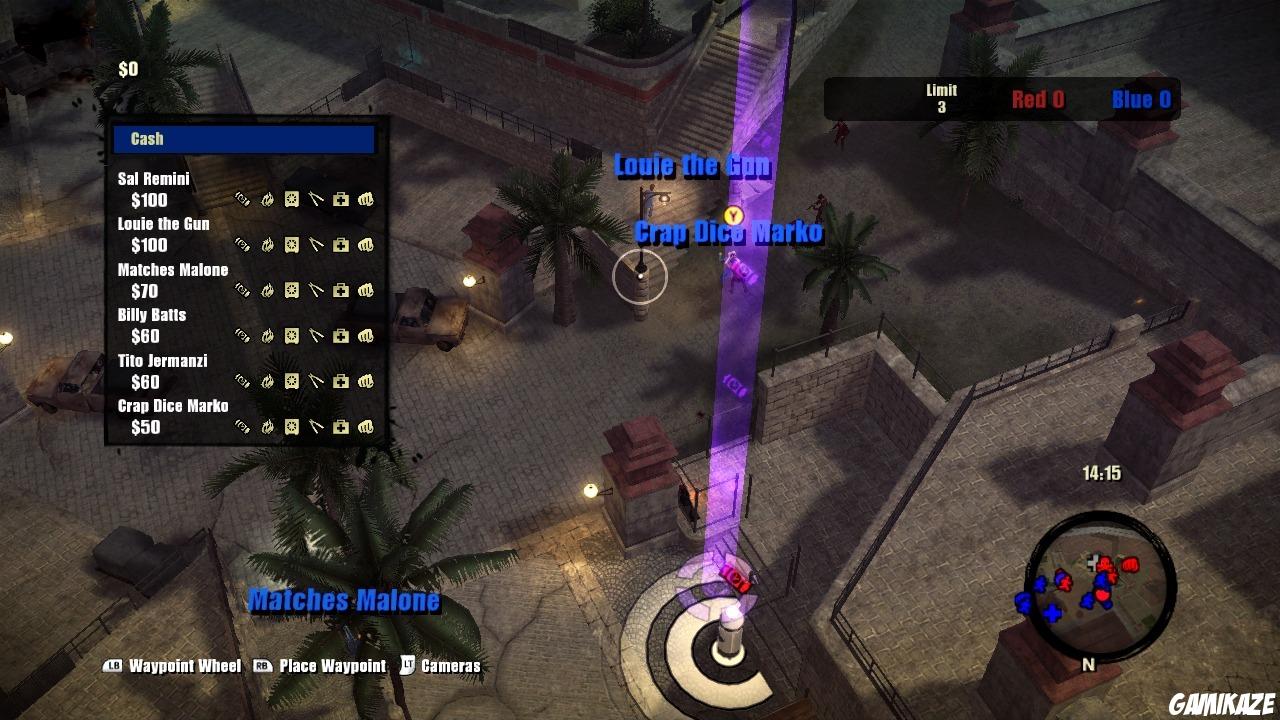Select the Cash header in the roster panel
The height and width of the screenshot is (720, 1280).
(x=244, y=139)
